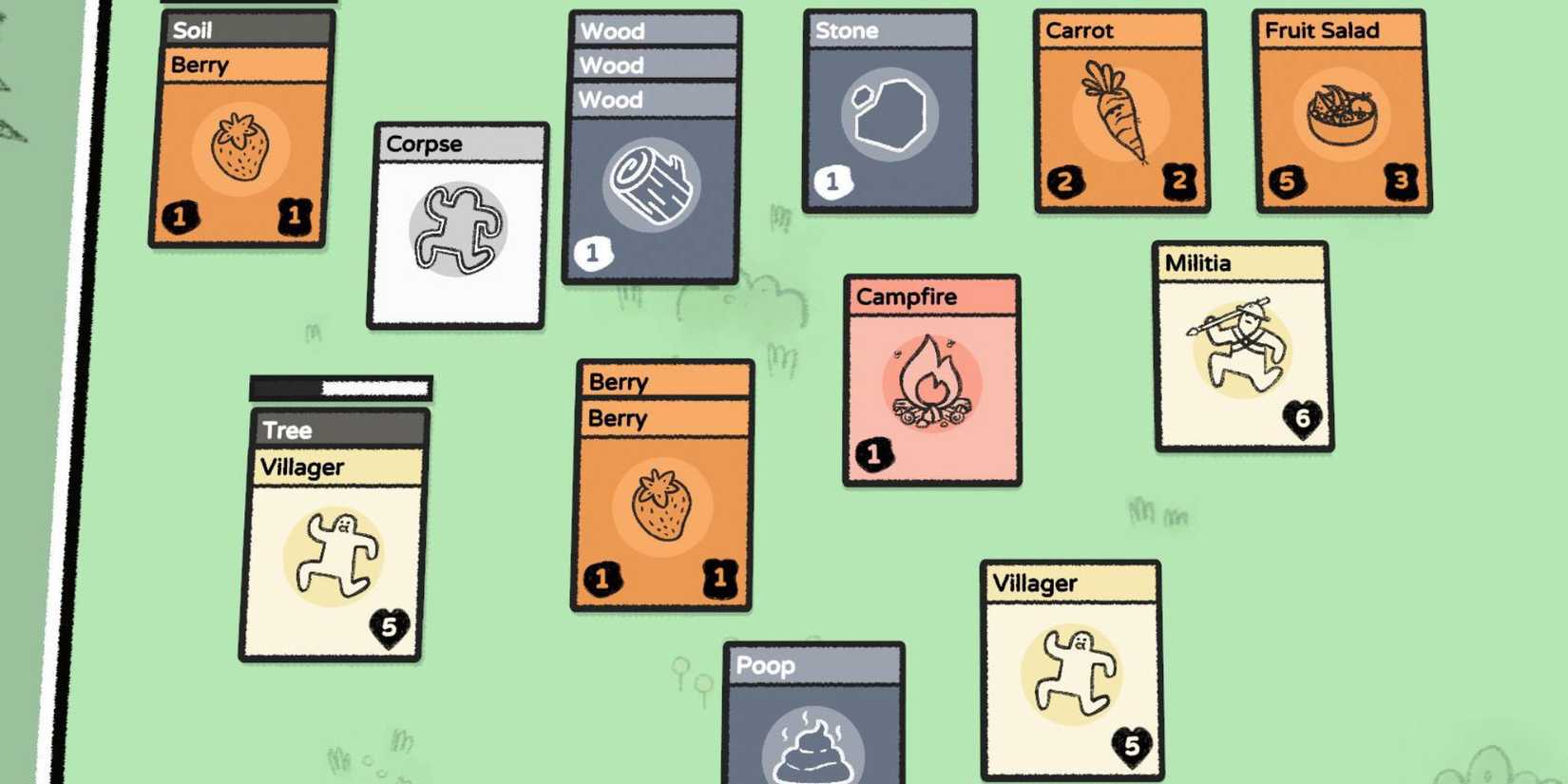Click the Tree header on the Tree stack

point(337,430)
